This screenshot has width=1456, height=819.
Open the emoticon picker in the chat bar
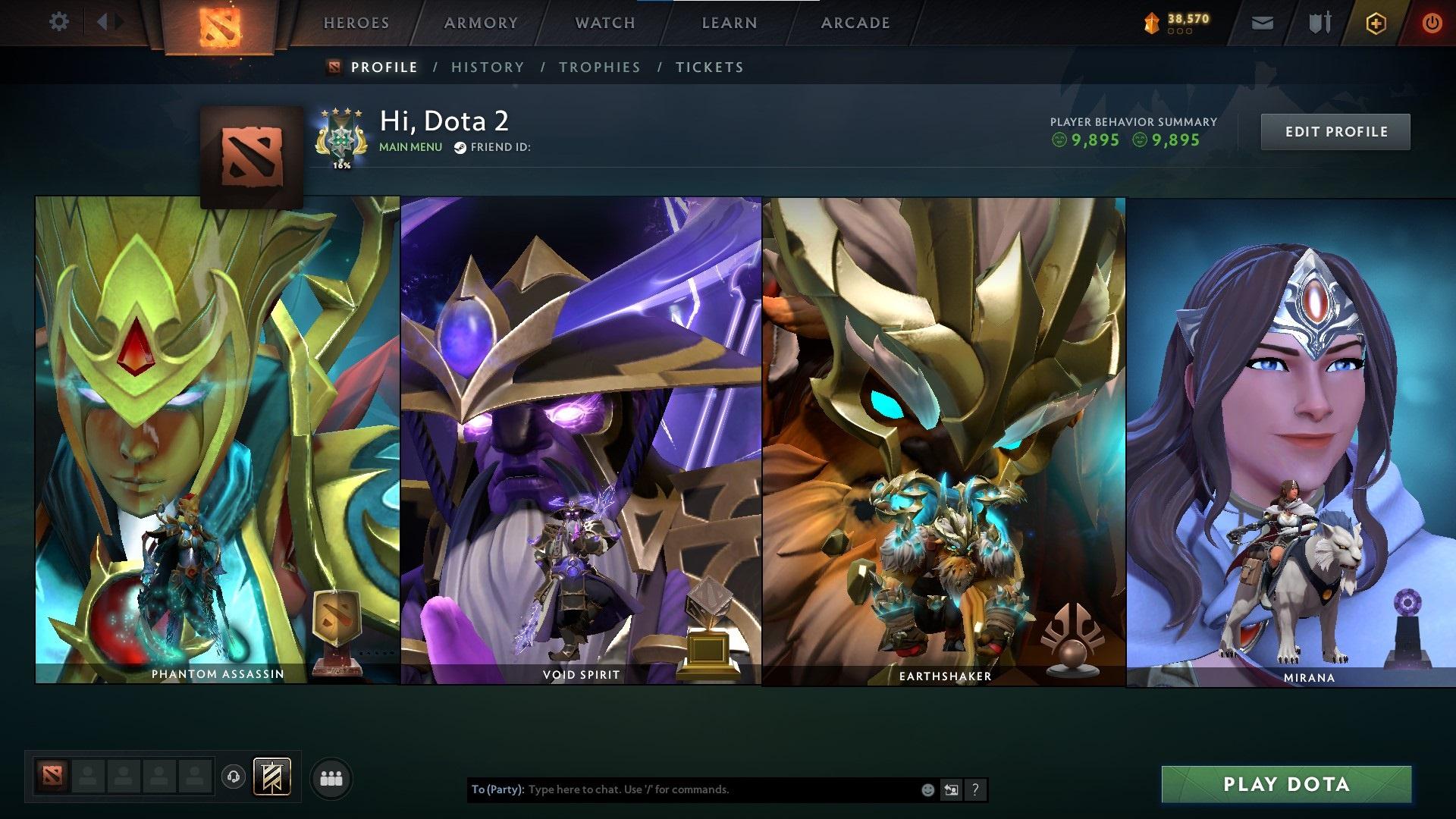point(927,789)
